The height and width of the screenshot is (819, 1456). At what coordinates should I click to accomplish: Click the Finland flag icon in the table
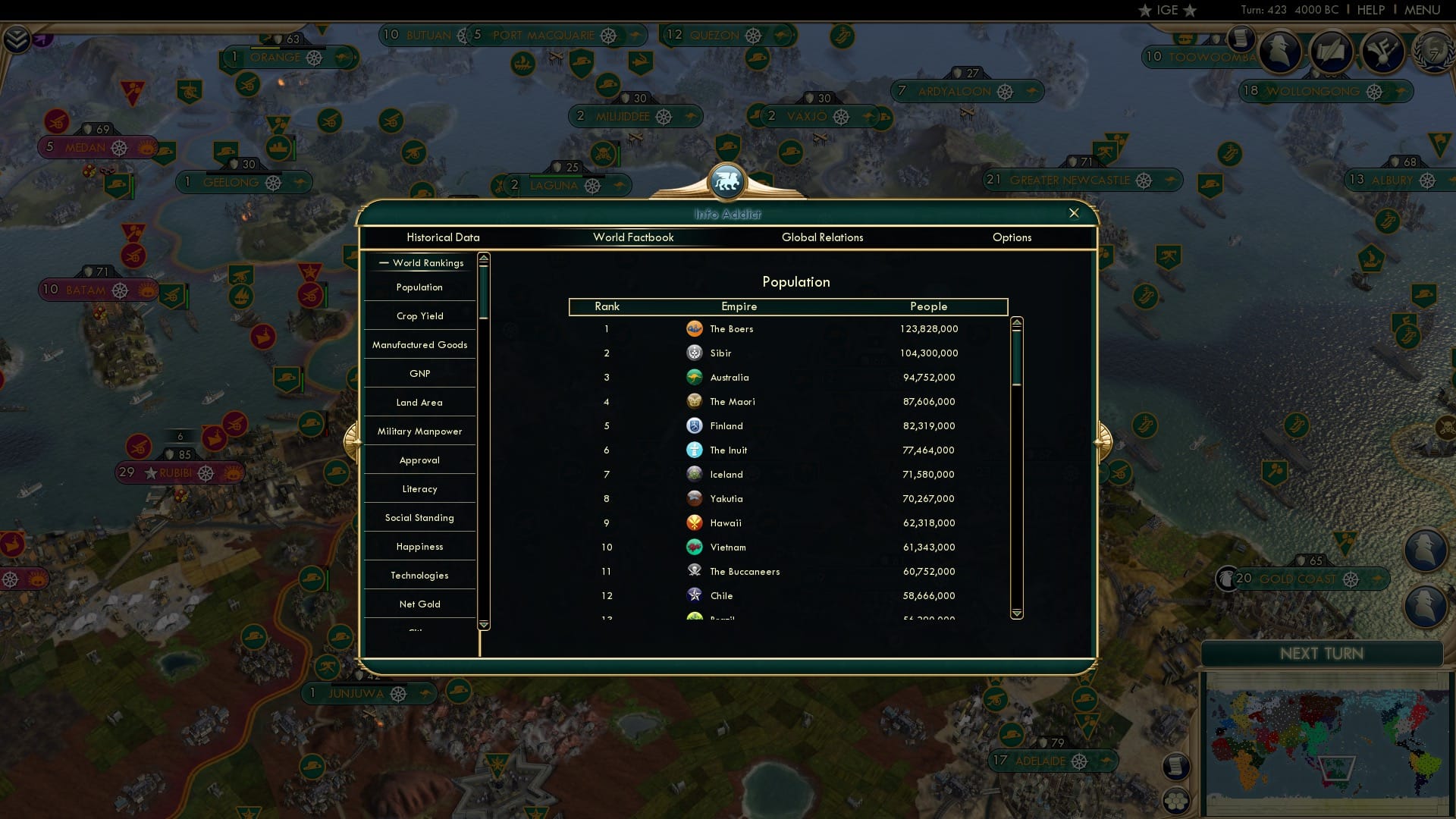point(695,426)
